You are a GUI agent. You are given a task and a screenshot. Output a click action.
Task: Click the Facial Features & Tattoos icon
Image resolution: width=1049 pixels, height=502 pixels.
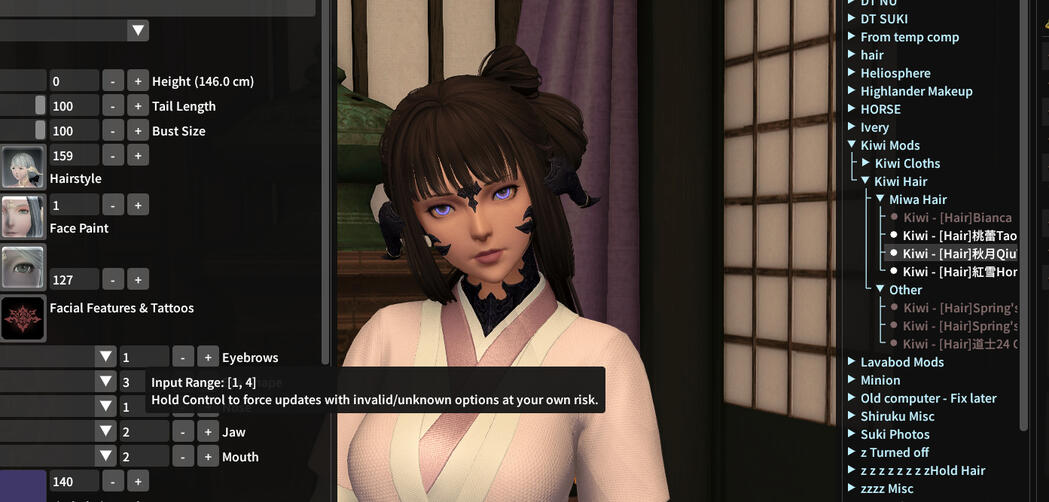tap(23, 319)
